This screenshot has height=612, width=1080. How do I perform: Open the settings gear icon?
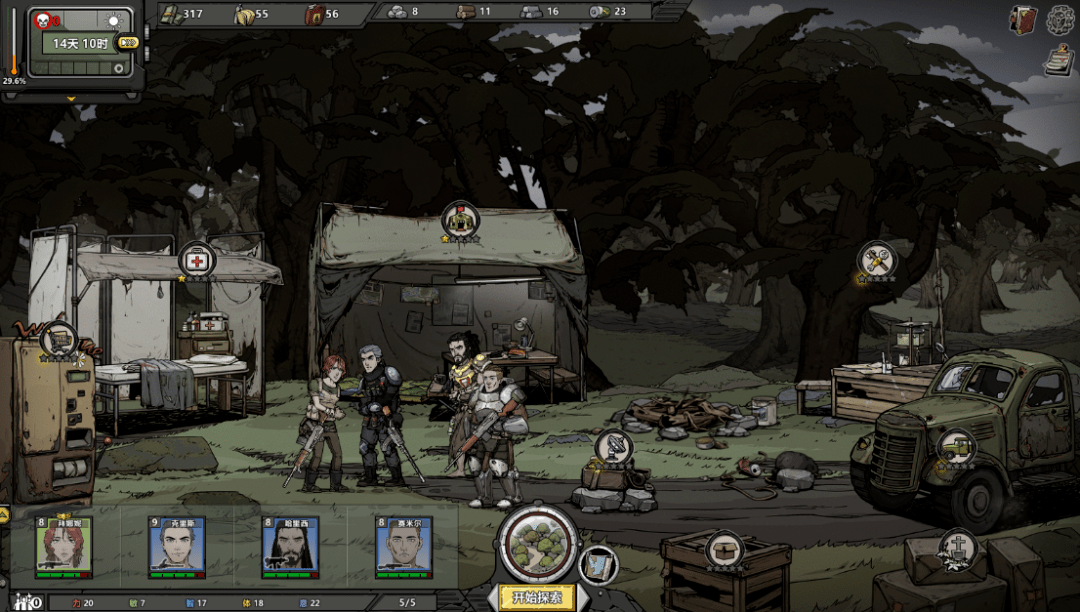1061,19
